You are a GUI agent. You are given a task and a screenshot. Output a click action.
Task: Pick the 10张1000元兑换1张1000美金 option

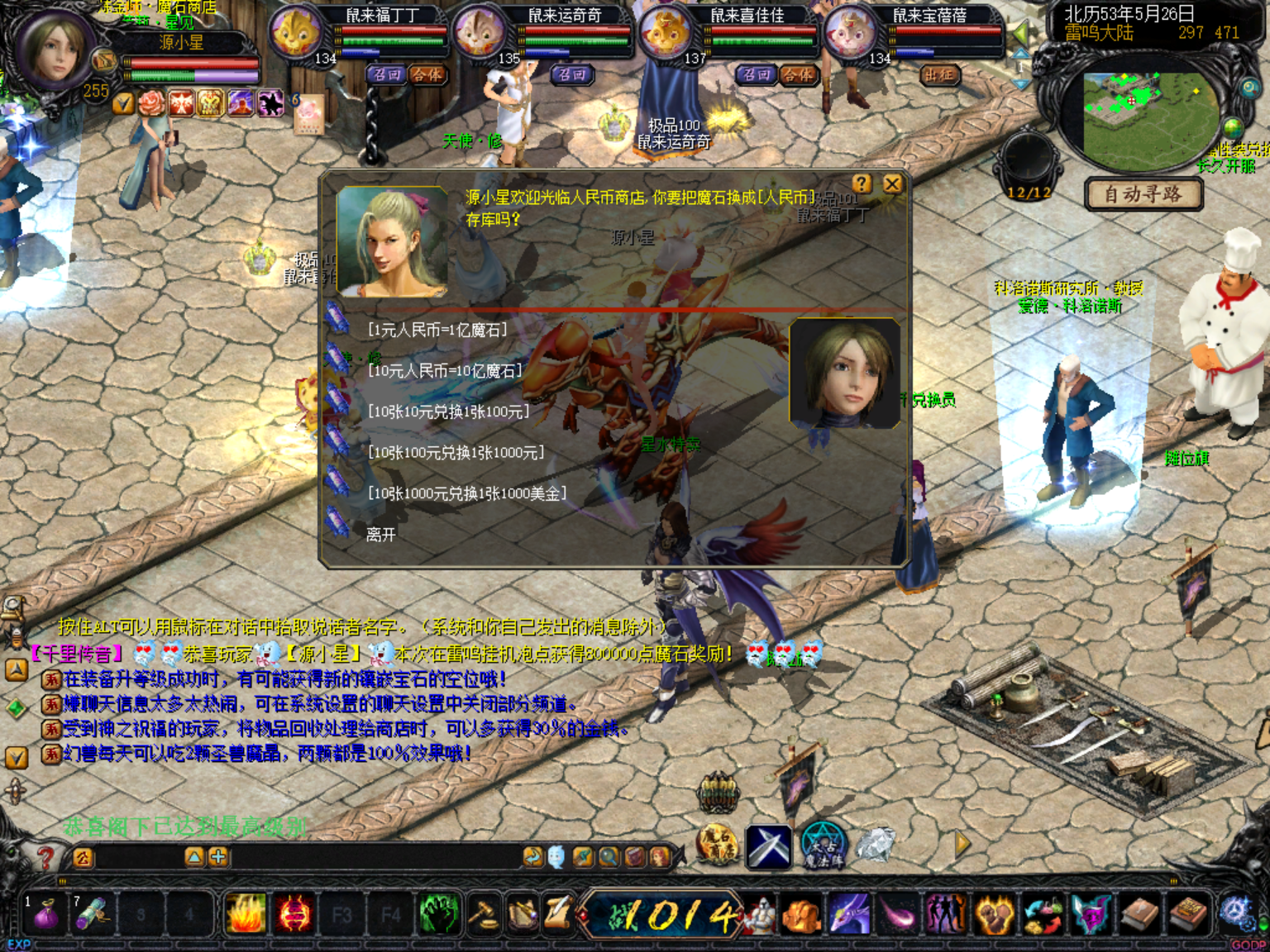(x=467, y=493)
